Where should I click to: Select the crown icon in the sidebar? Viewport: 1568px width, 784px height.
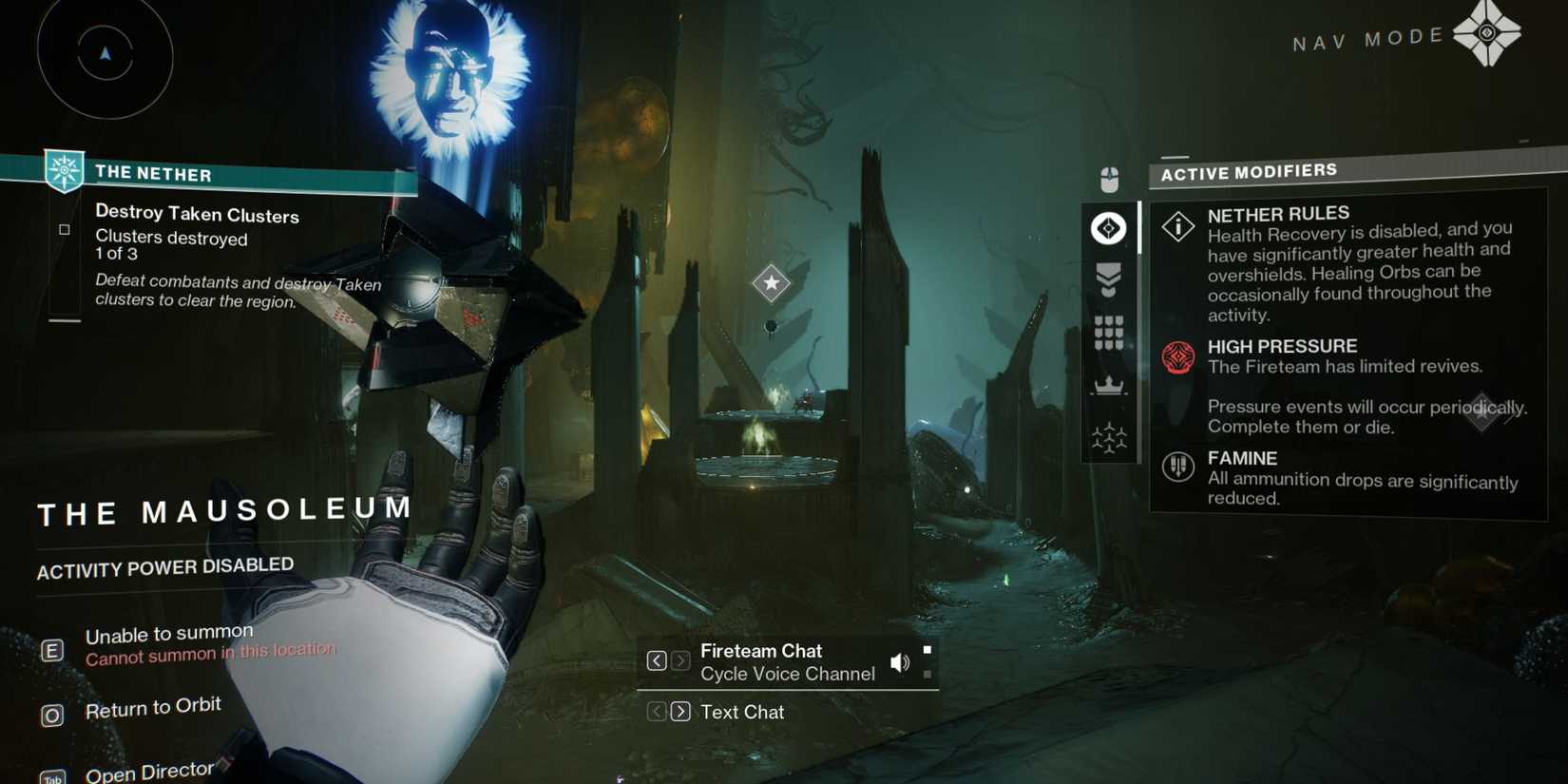1108,387
